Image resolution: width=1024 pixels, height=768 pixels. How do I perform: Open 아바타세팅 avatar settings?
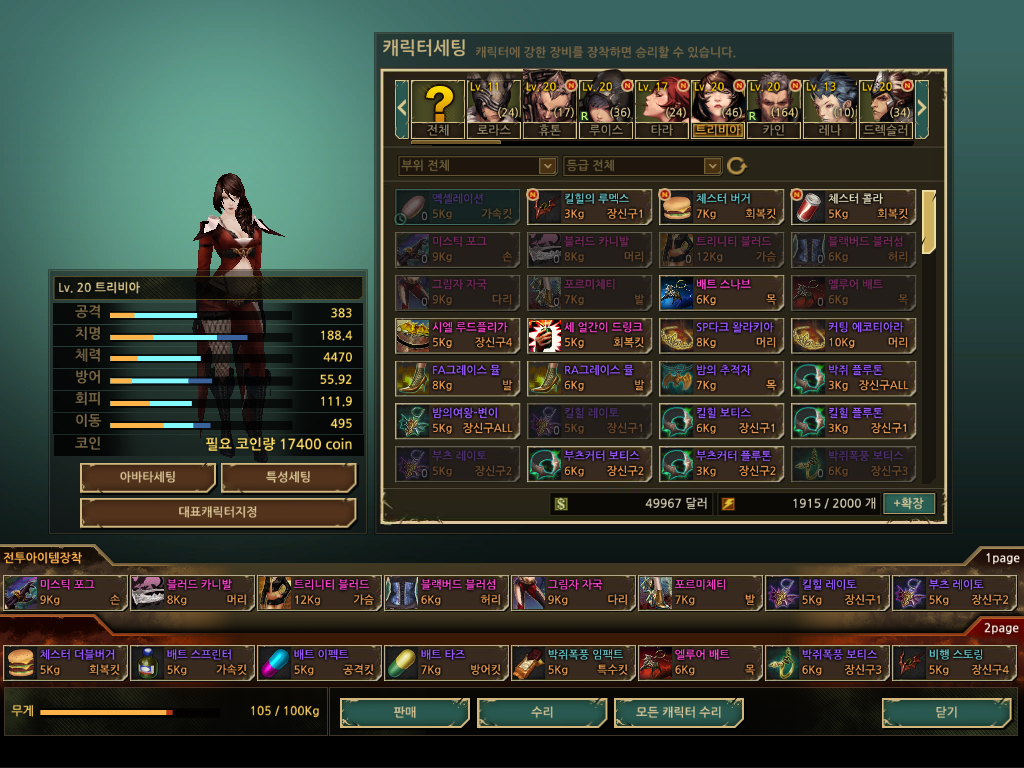pos(148,477)
